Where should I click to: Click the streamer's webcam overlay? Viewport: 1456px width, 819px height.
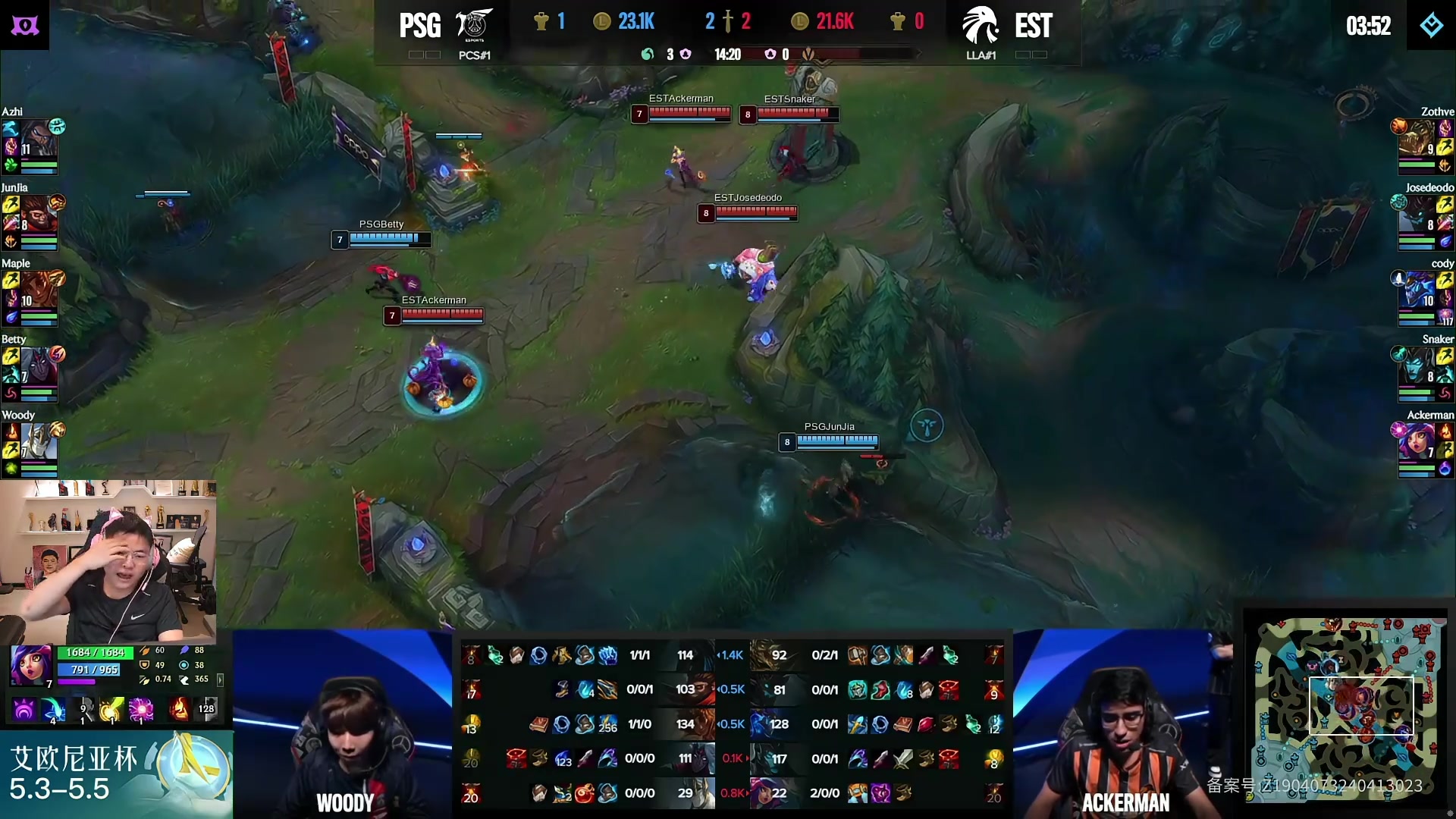tap(108, 561)
